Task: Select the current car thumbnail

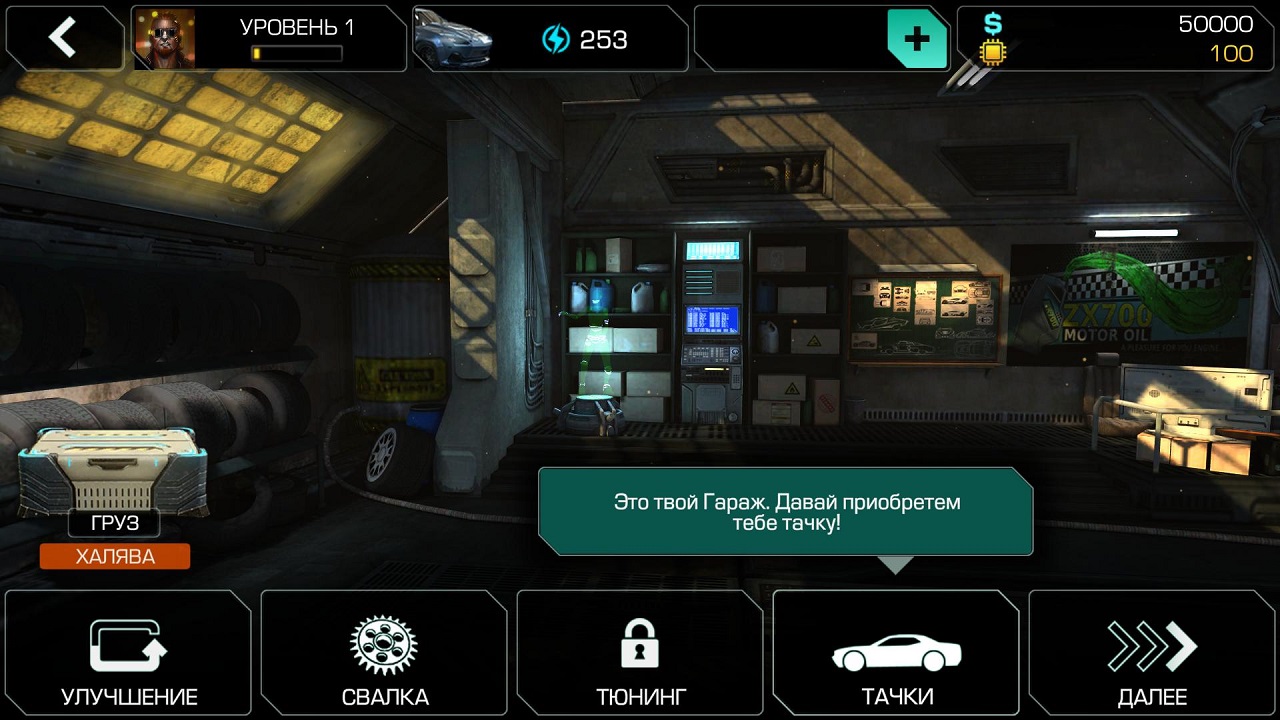Action: 453,39
